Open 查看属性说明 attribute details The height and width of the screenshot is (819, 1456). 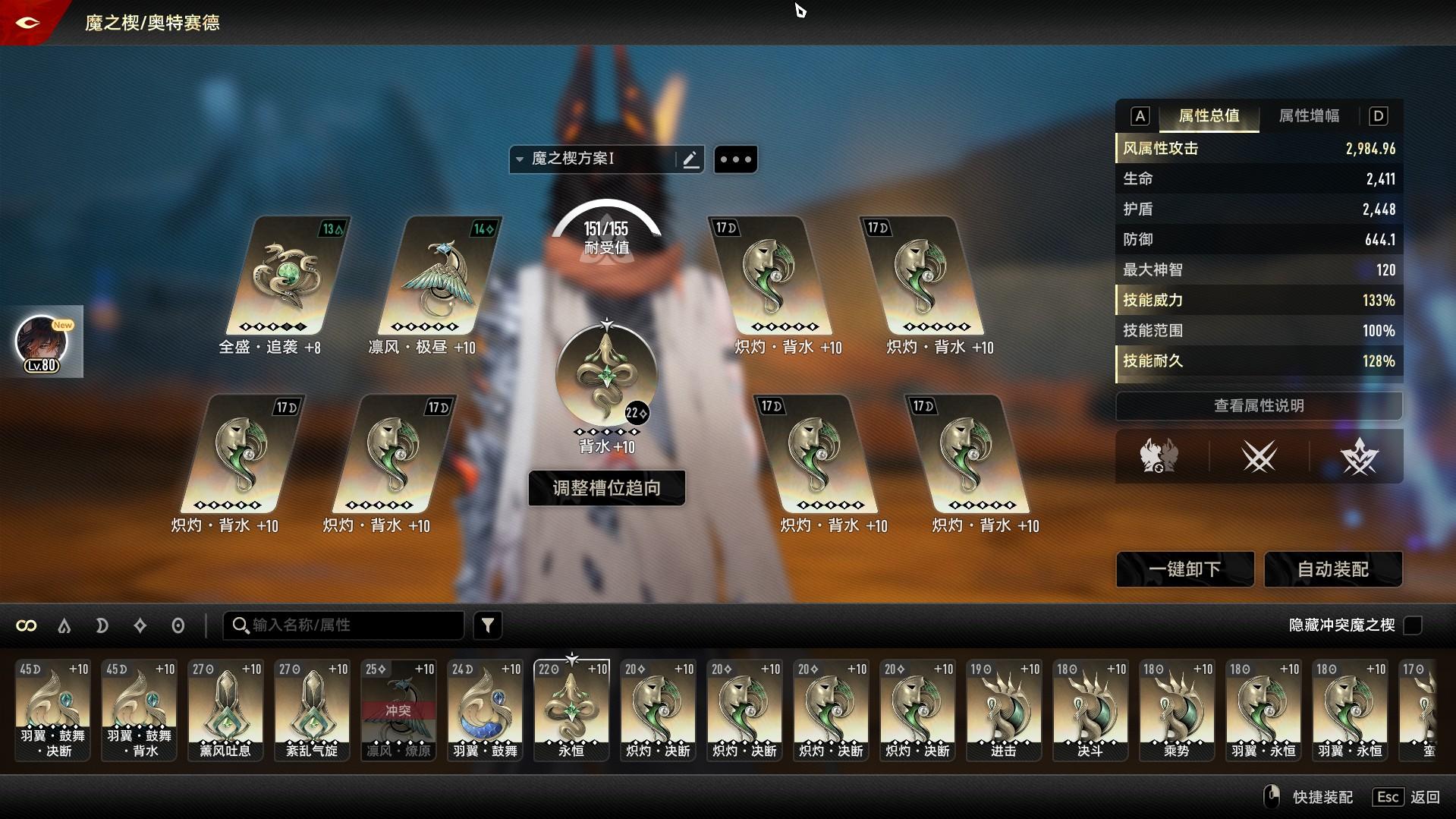point(1259,406)
